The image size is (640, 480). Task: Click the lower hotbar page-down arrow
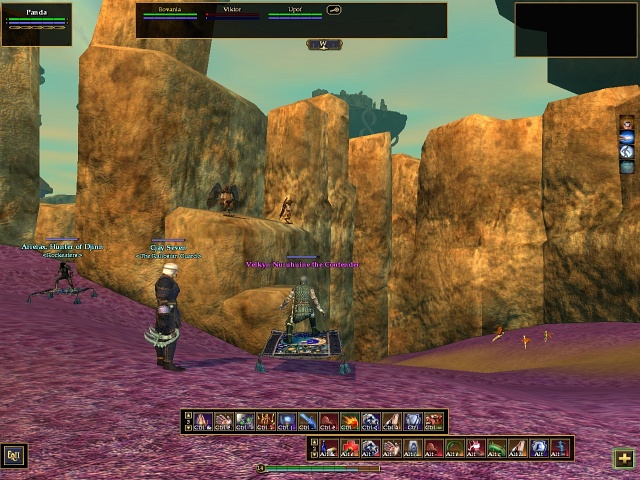(x=314, y=453)
